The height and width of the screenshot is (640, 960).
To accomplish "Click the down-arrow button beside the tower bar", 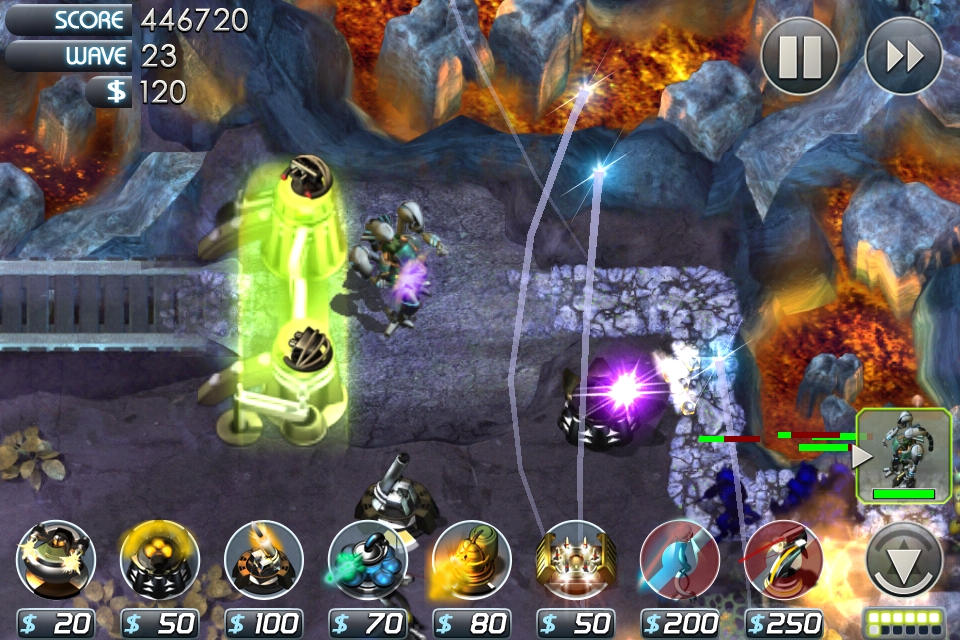I will pos(904,561).
